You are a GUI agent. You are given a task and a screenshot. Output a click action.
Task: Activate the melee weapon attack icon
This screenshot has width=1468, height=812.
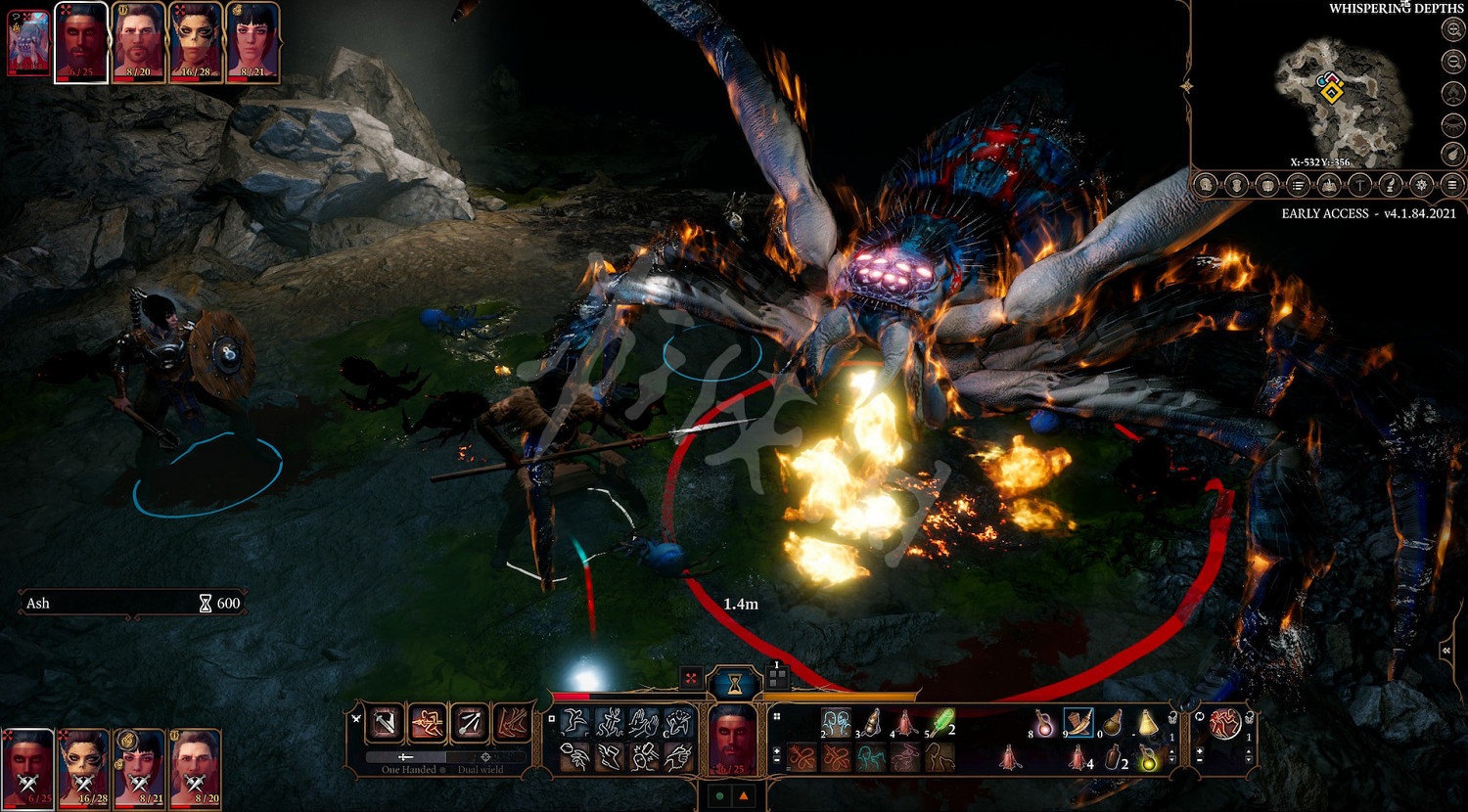pyautogui.click(x=386, y=723)
